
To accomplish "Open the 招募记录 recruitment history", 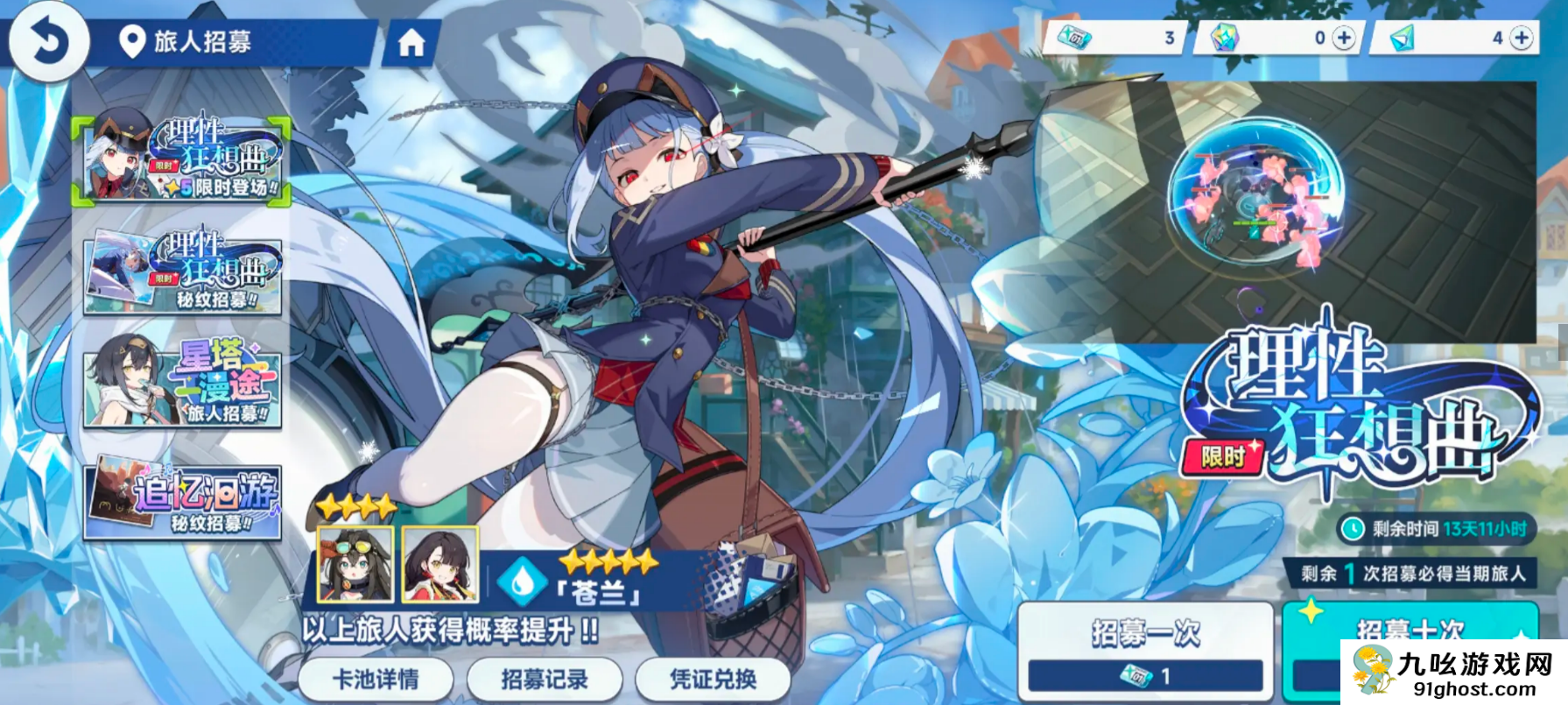I will coord(545,679).
